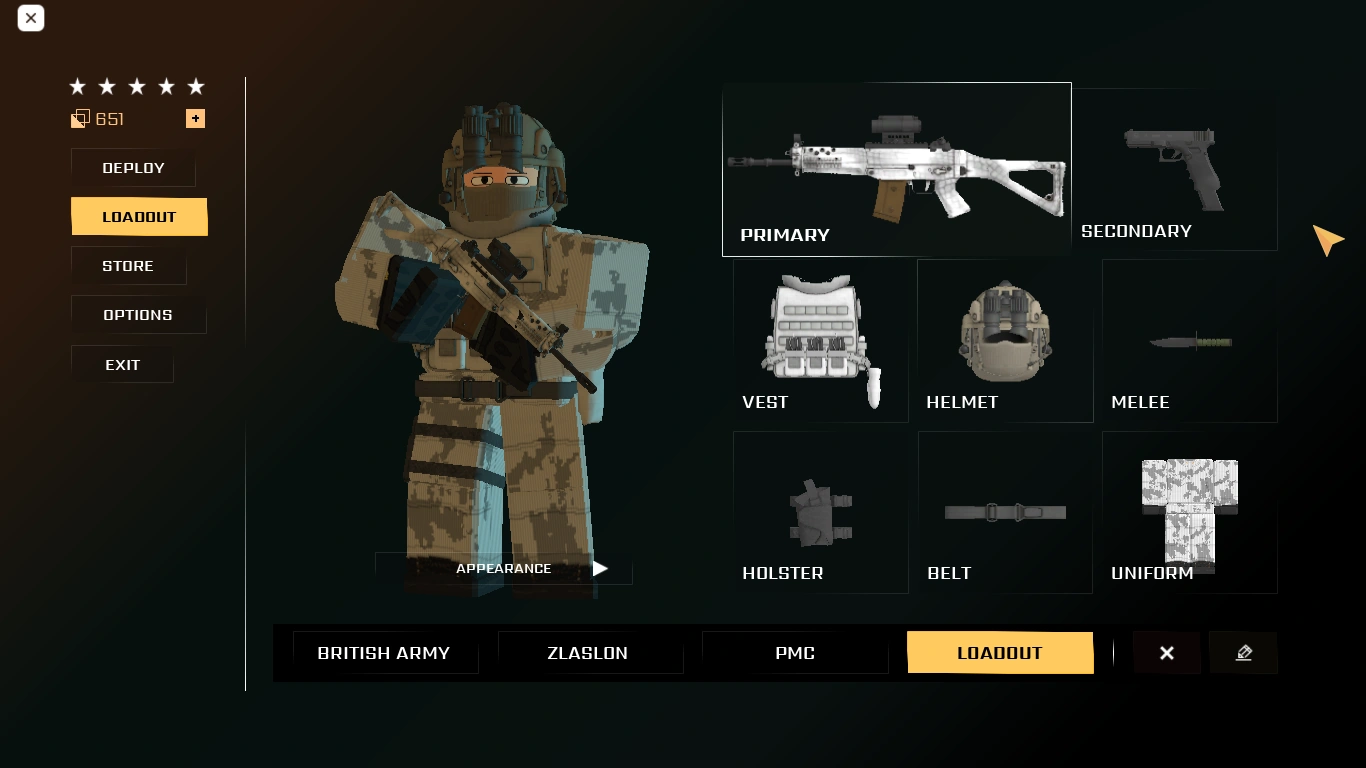Viewport: 1366px width, 768px height.
Task: Click the Deploy button
Action: click(x=133, y=167)
